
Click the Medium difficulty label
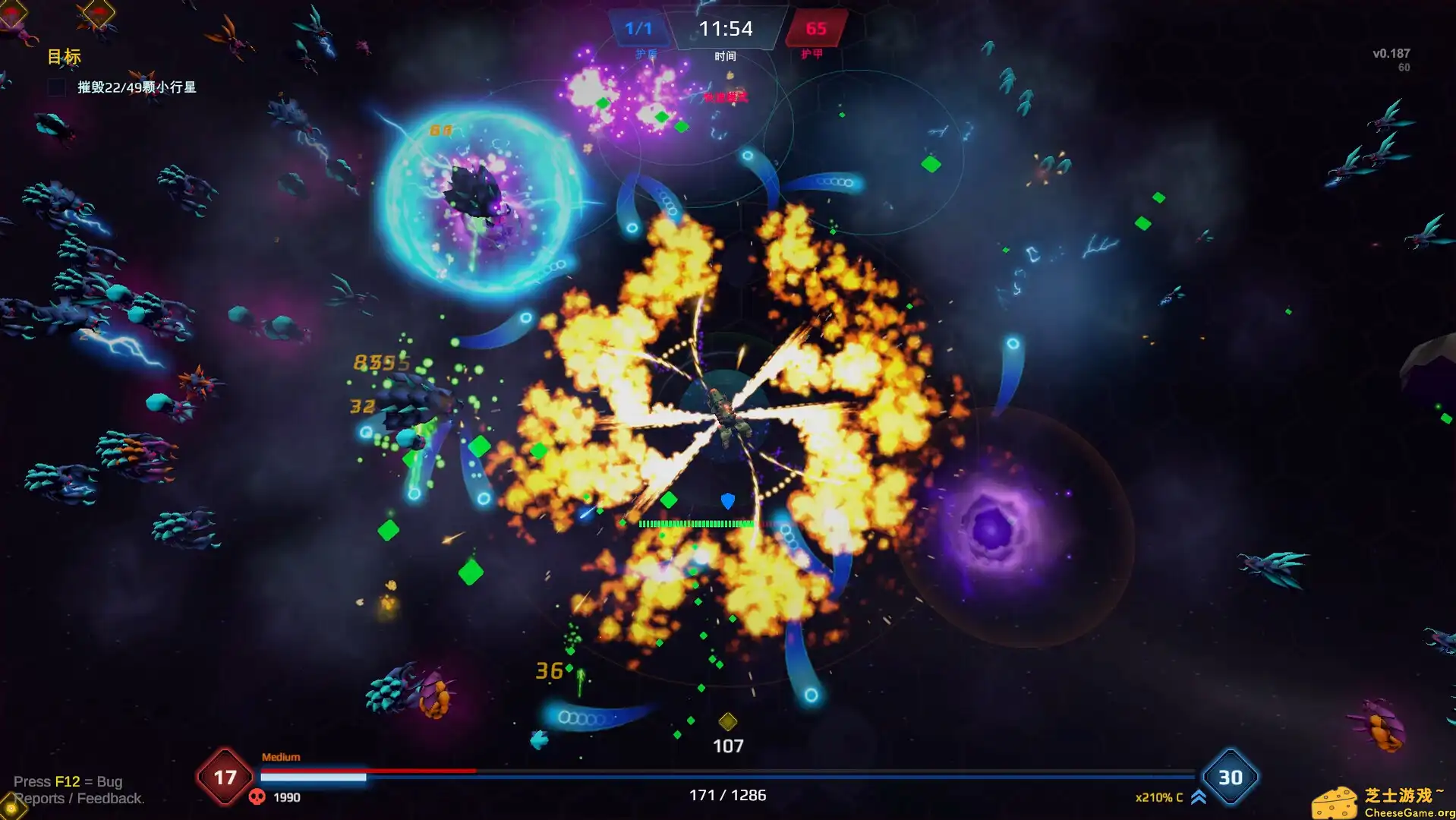[281, 756]
